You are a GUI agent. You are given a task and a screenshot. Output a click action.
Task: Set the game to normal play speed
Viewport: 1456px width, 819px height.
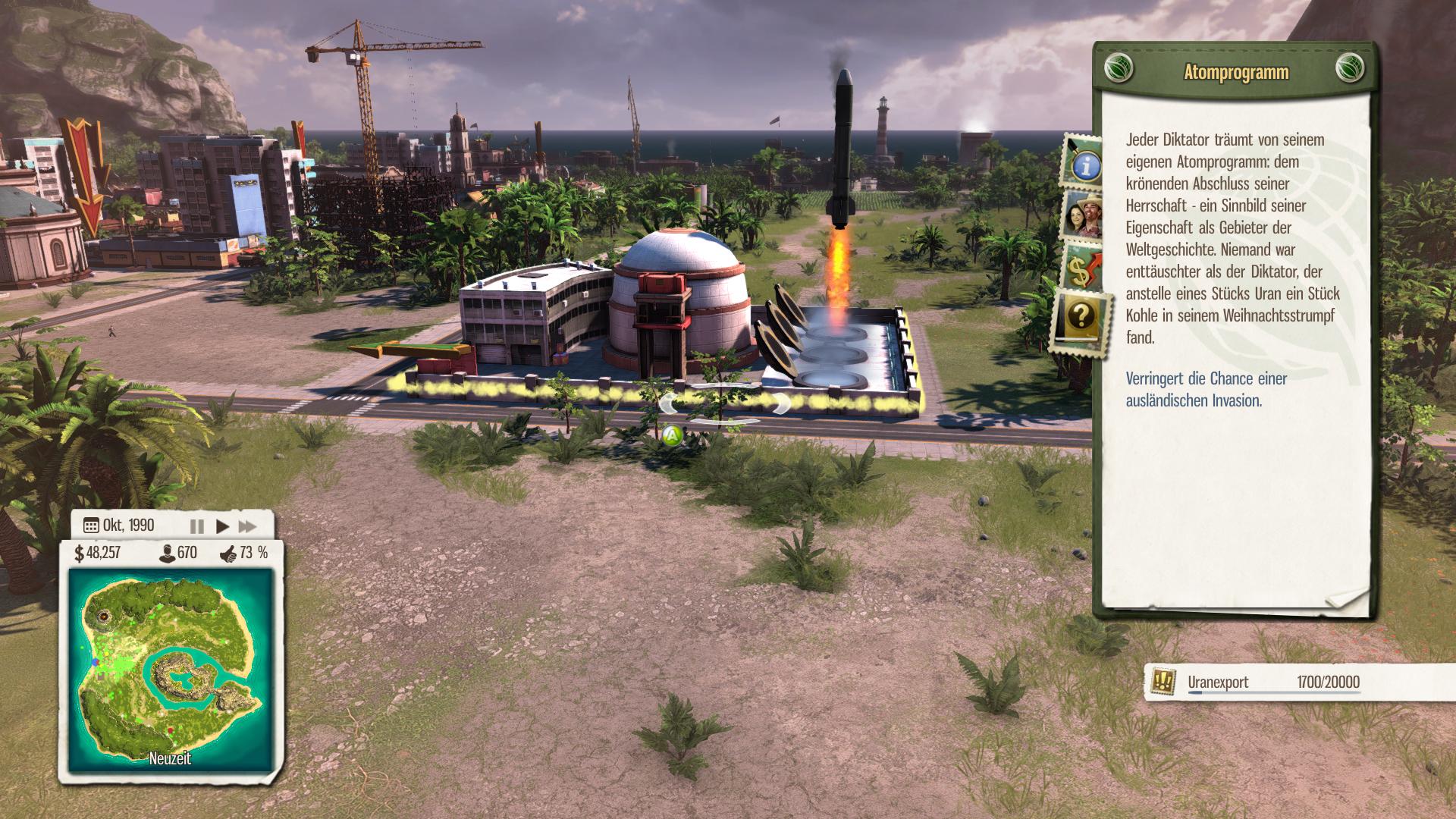point(222,526)
